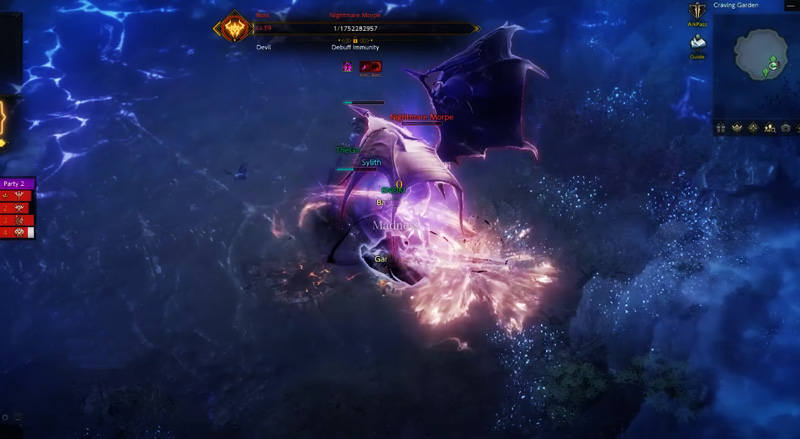This screenshot has width=800, height=439.
Task: Open the ArkPass menu icon
Action: click(x=697, y=13)
